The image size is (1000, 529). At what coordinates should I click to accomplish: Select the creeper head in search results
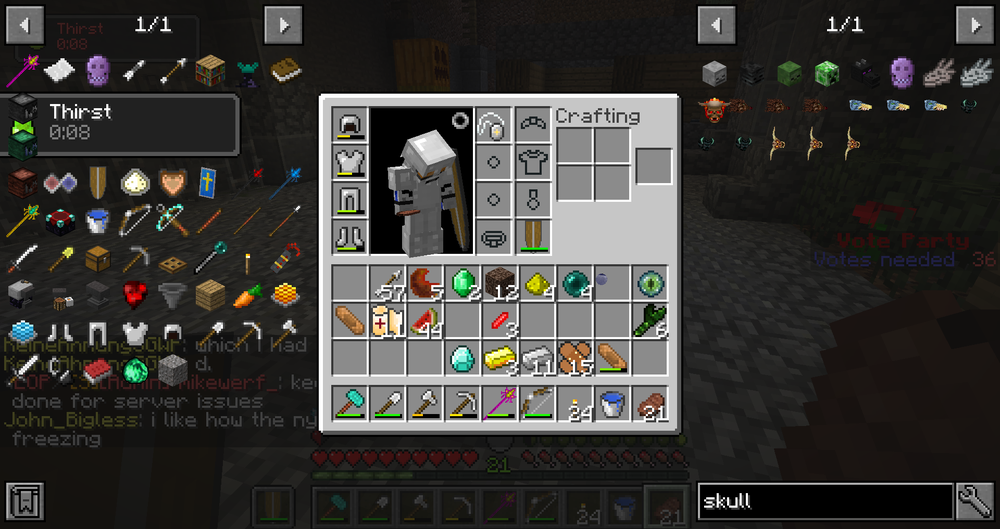[827, 72]
